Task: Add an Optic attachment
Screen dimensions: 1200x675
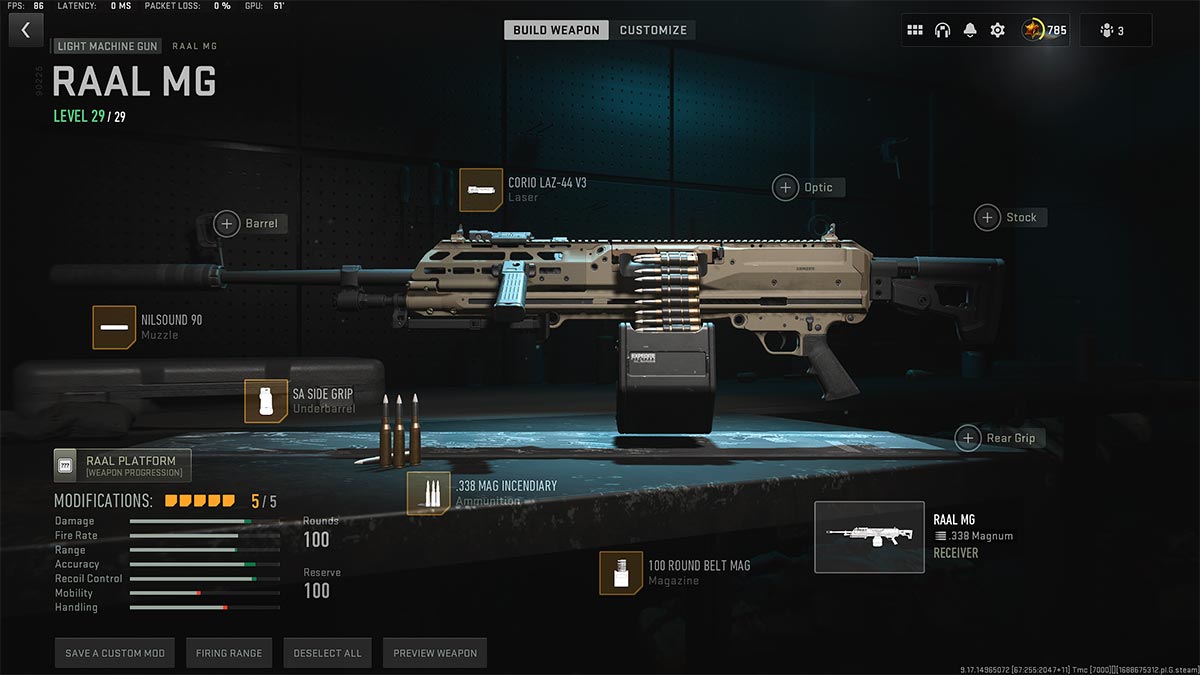Action: point(786,187)
